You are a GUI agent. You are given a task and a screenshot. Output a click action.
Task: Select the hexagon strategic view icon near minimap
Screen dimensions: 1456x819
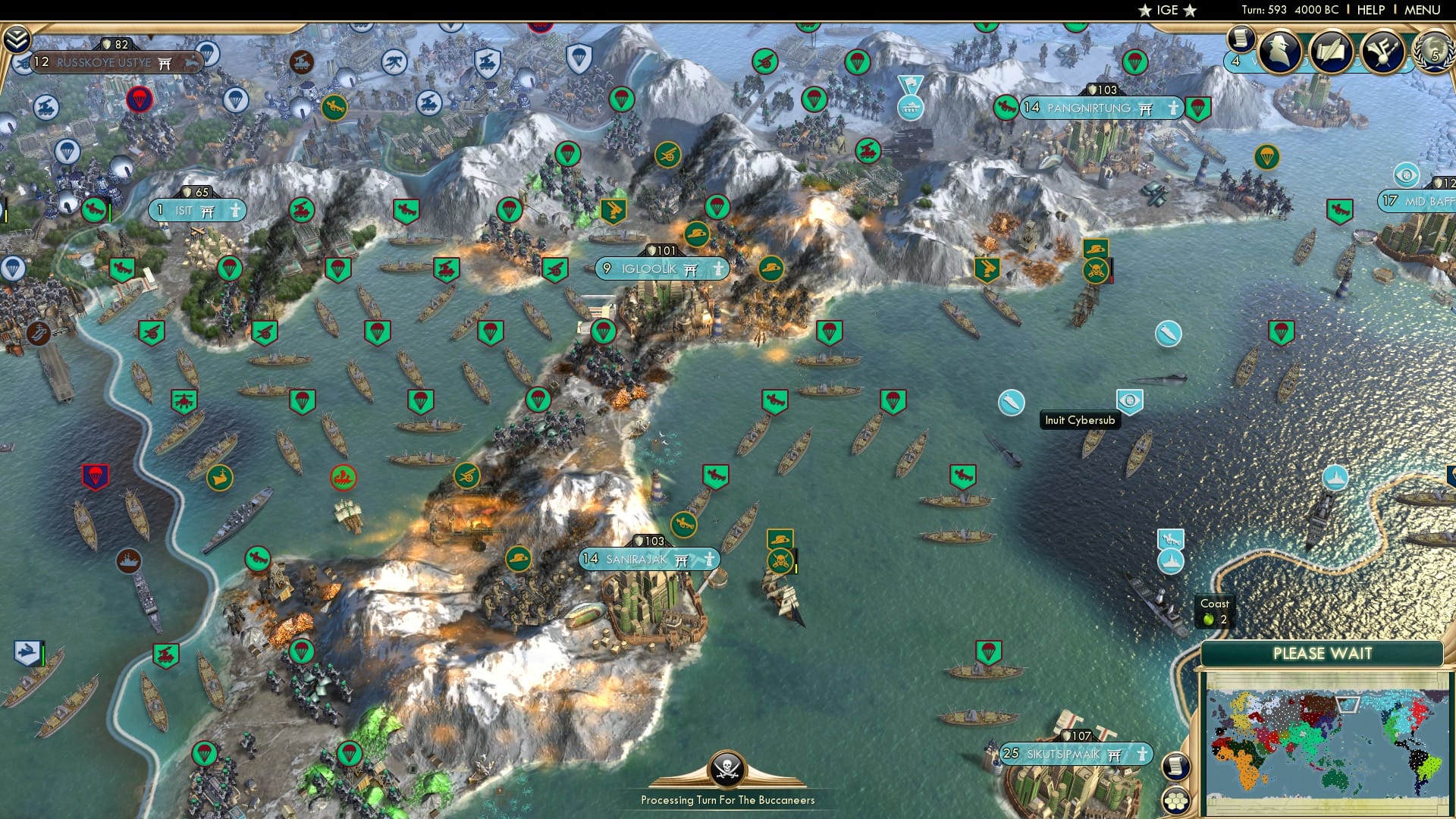1177,801
